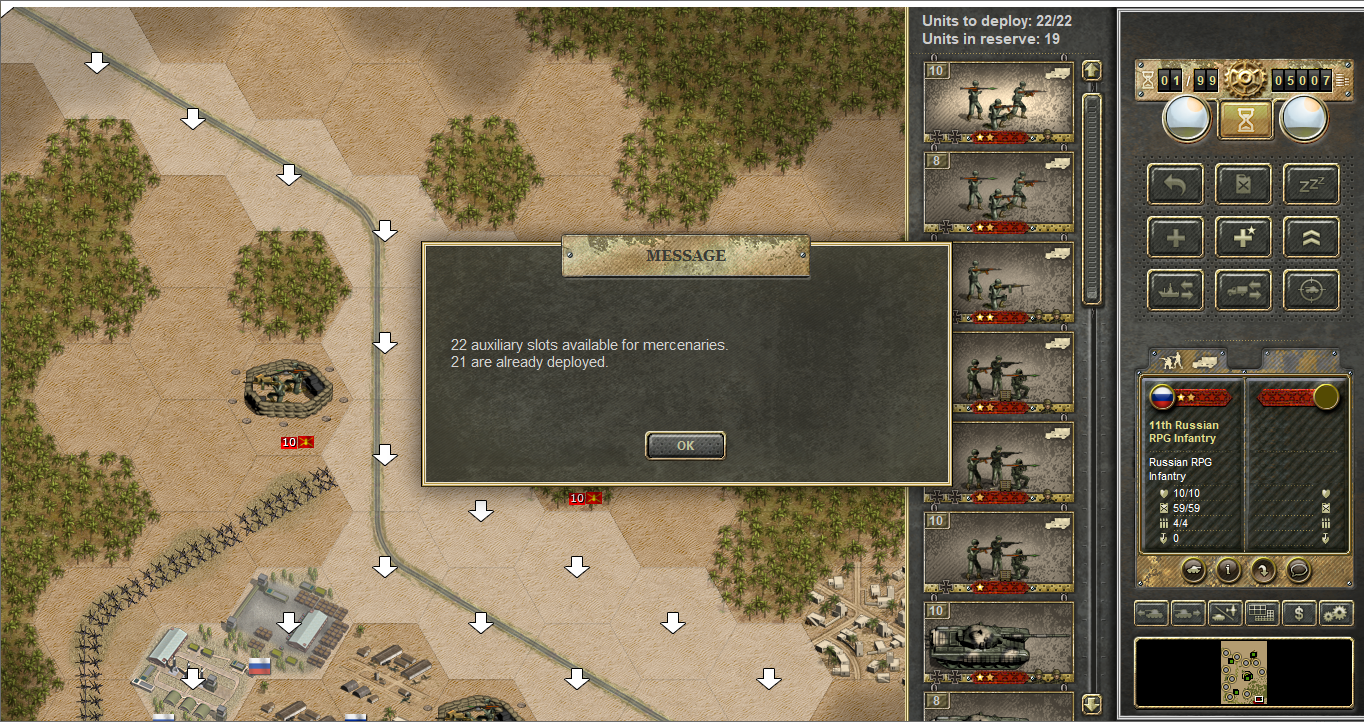Open game settings with the gears icon
This screenshot has width=1364, height=722.
[1335, 613]
